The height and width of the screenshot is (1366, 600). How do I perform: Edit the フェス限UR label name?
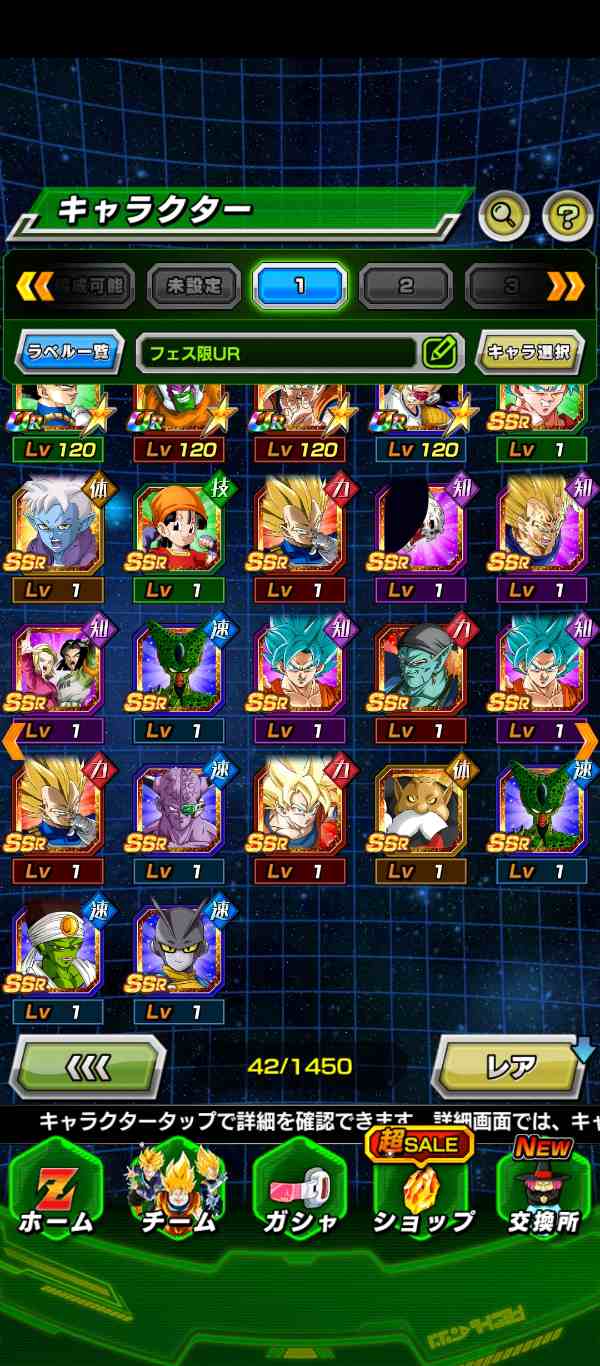tap(439, 352)
